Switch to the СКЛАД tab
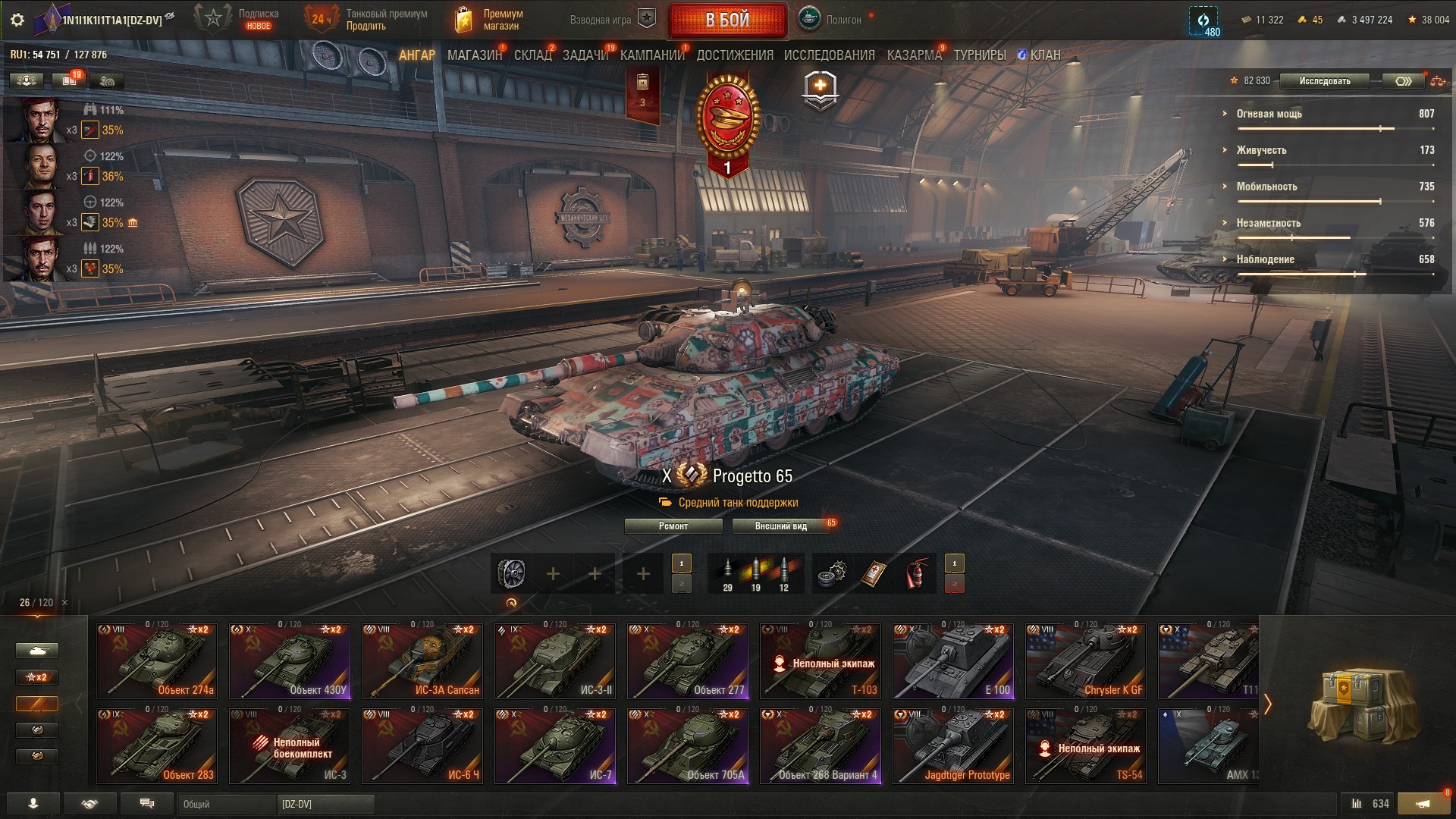Image resolution: width=1456 pixels, height=819 pixels. [532, 55]
